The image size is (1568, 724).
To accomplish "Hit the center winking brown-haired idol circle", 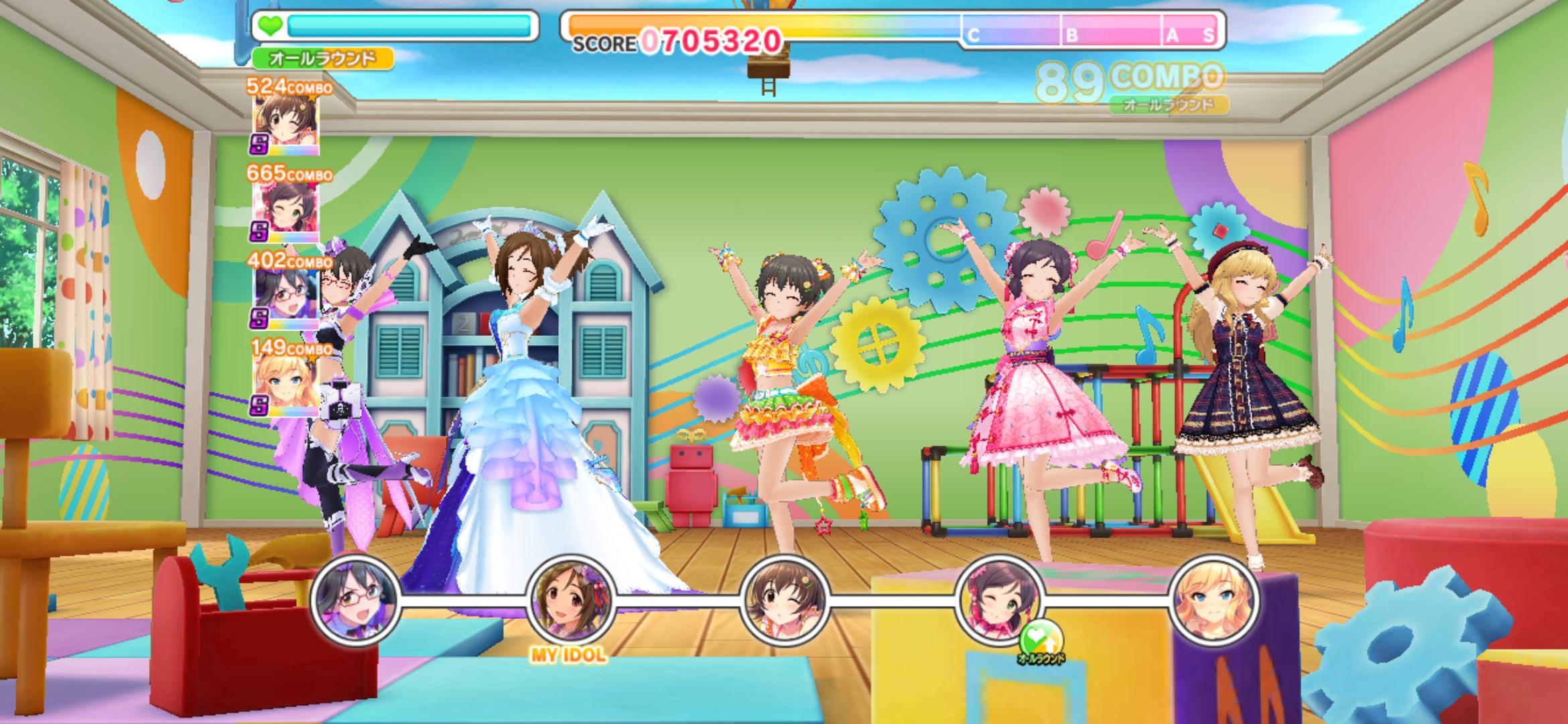I will [x=785, y=599].
